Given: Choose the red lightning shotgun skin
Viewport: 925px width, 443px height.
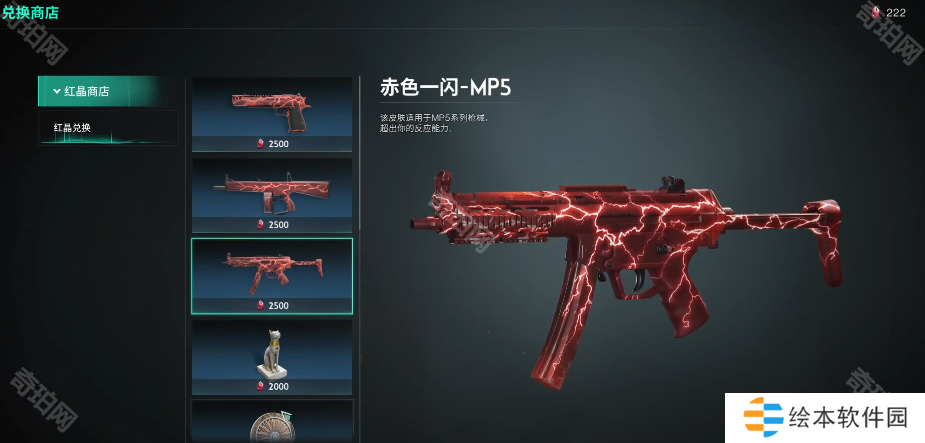Looking at the screenshot, I should coord(272,193).
